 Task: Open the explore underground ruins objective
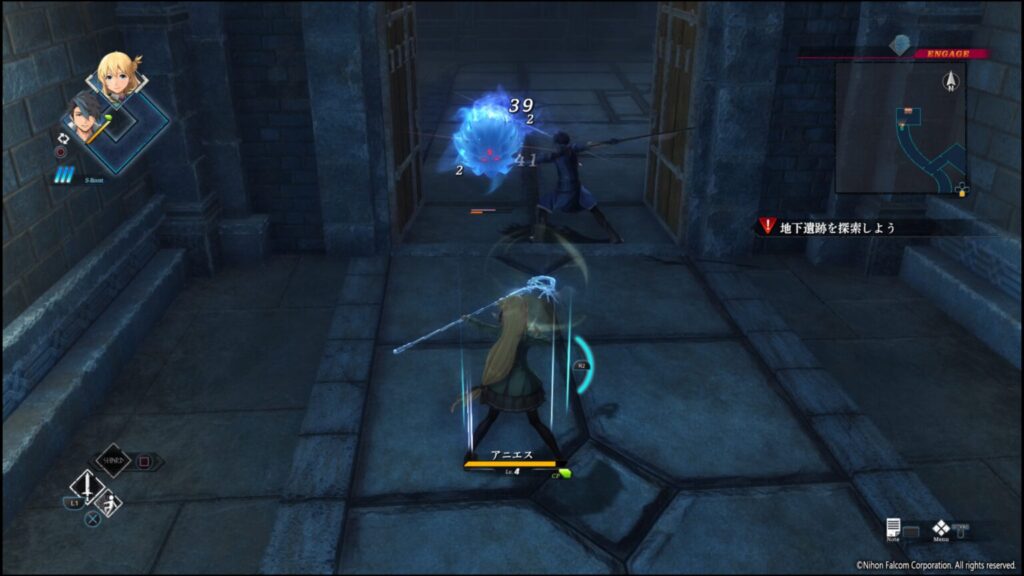pos(838,227)
